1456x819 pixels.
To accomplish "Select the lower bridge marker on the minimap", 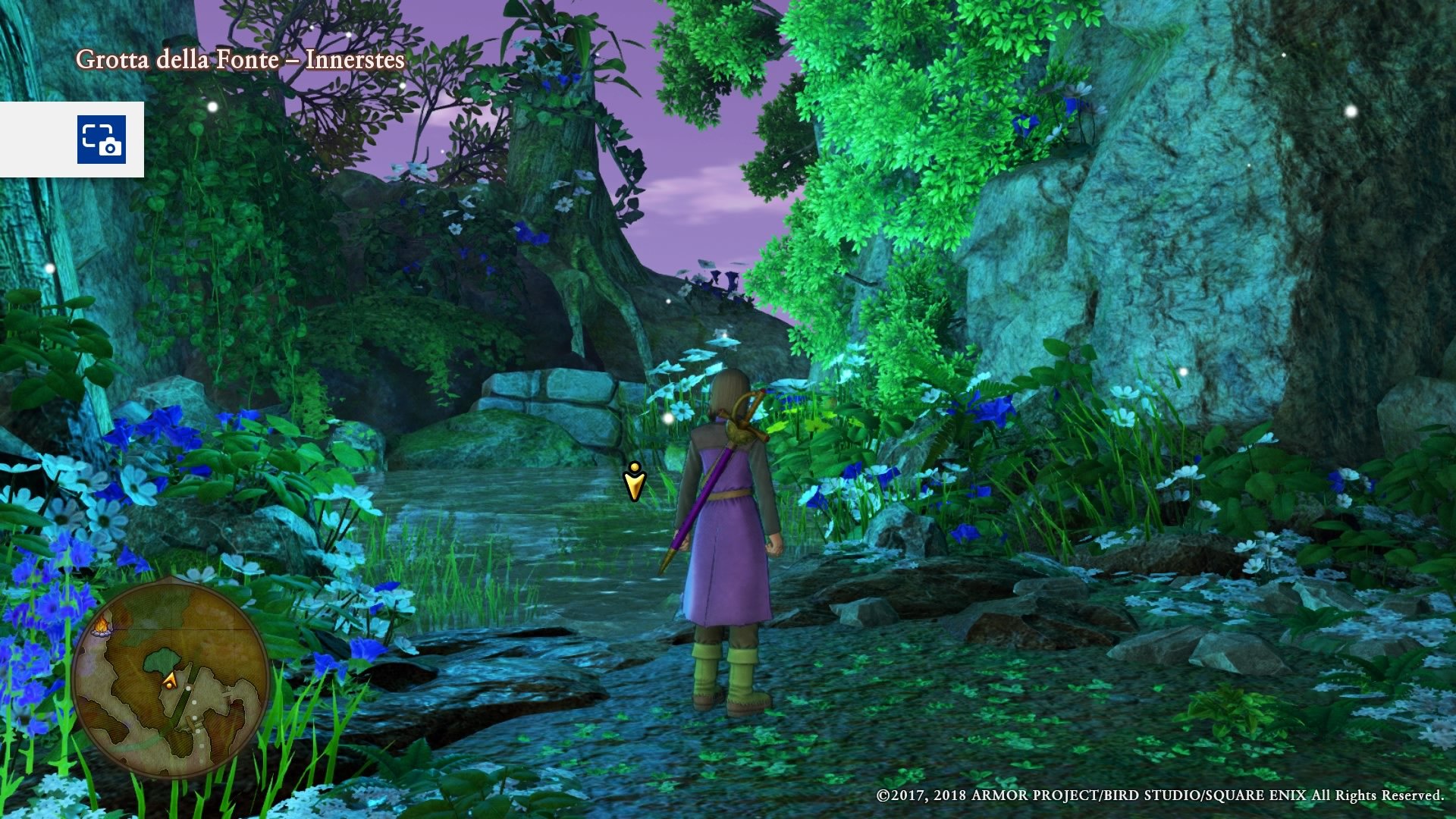I will (192, 722).
